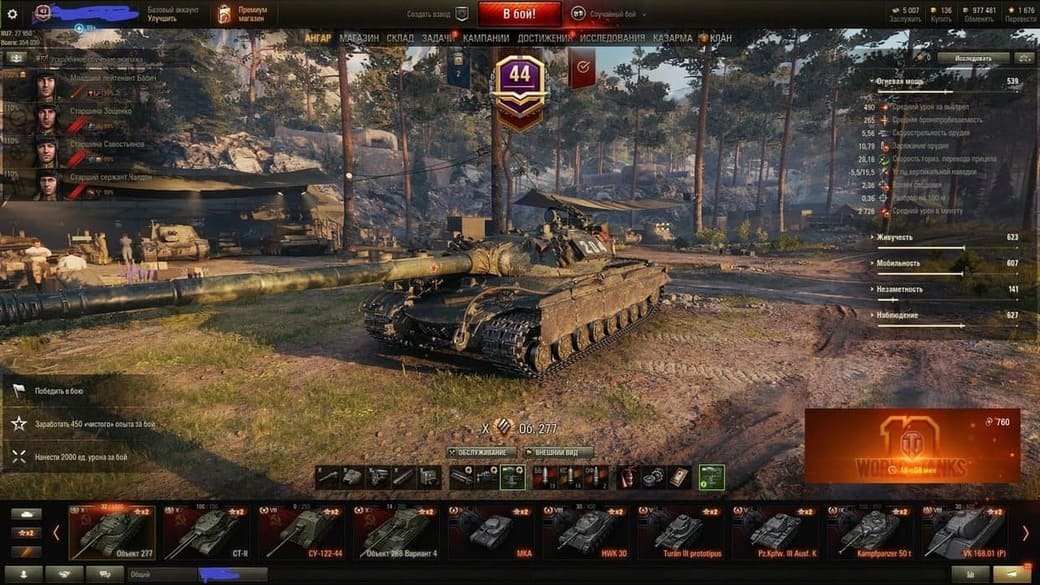1040x585 pixels.
Task: Open the «Достижения» tab
Action: click(x=545, y=38)
